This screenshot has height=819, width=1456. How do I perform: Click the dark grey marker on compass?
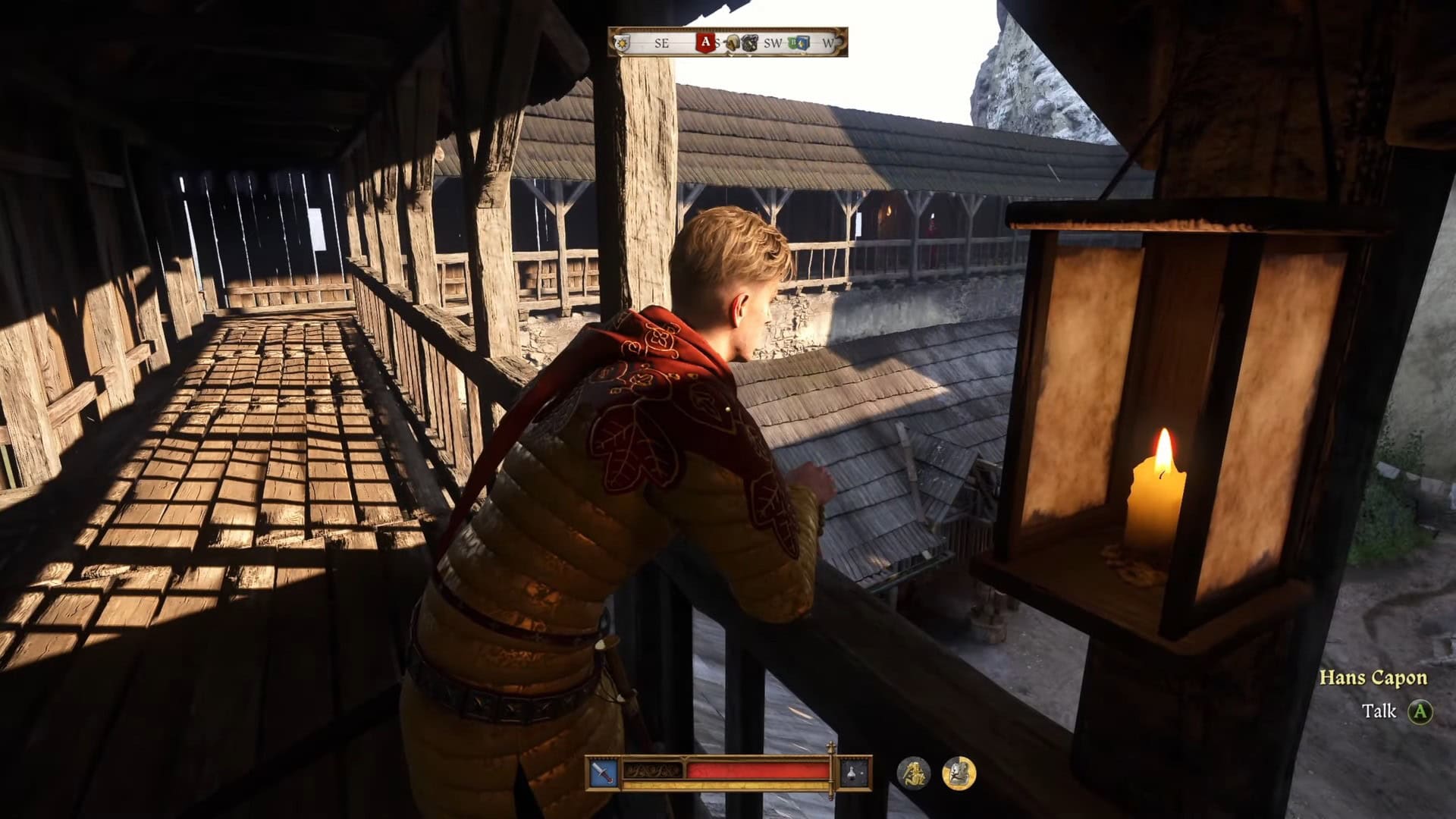pyautogui.click(x=748, y=43)
